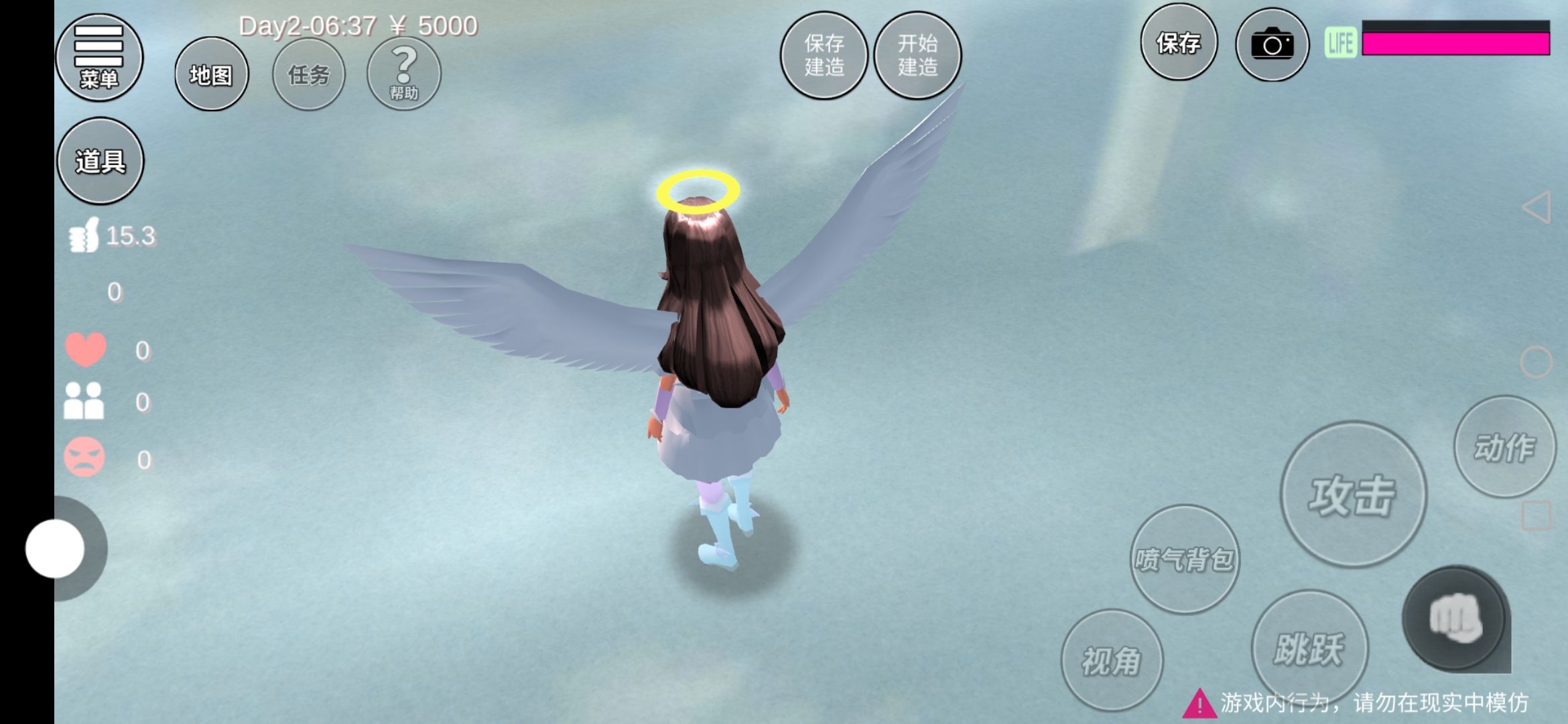This screenshot has height=724, width=1568.
Task: Open the 帮助 question mark help
Action: [403, 73]
